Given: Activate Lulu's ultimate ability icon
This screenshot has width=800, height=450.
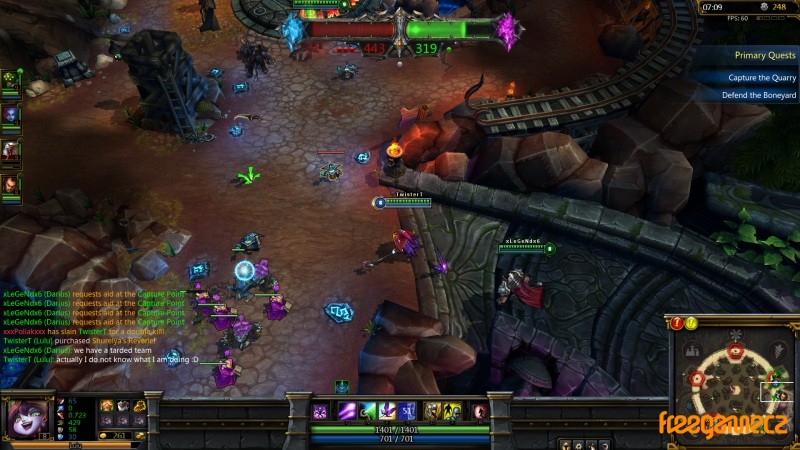Looking at the screenshot, I should 409,411.
